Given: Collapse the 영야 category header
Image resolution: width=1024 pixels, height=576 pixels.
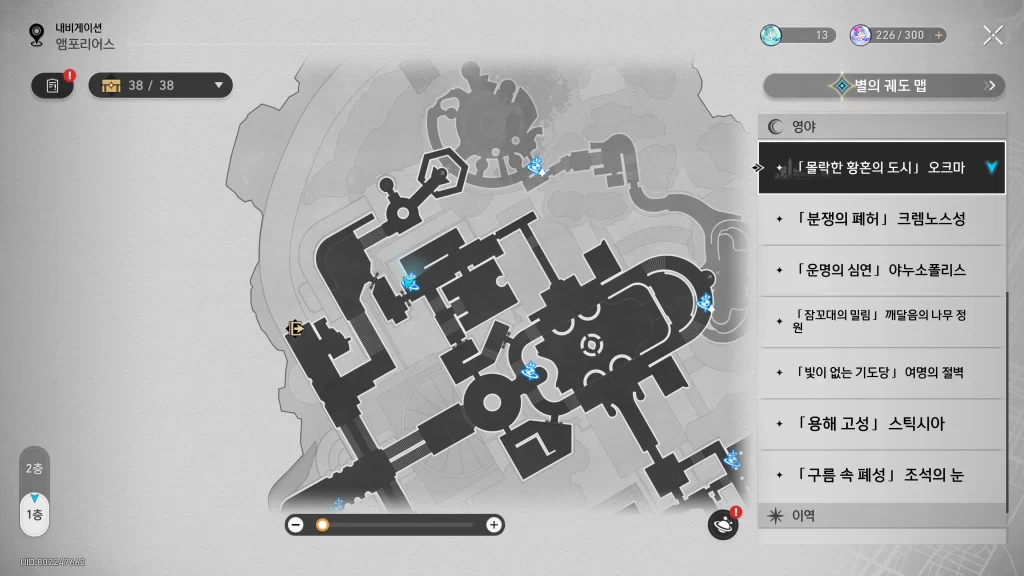Looking at the screenshot, I should (x=880, y=127).
